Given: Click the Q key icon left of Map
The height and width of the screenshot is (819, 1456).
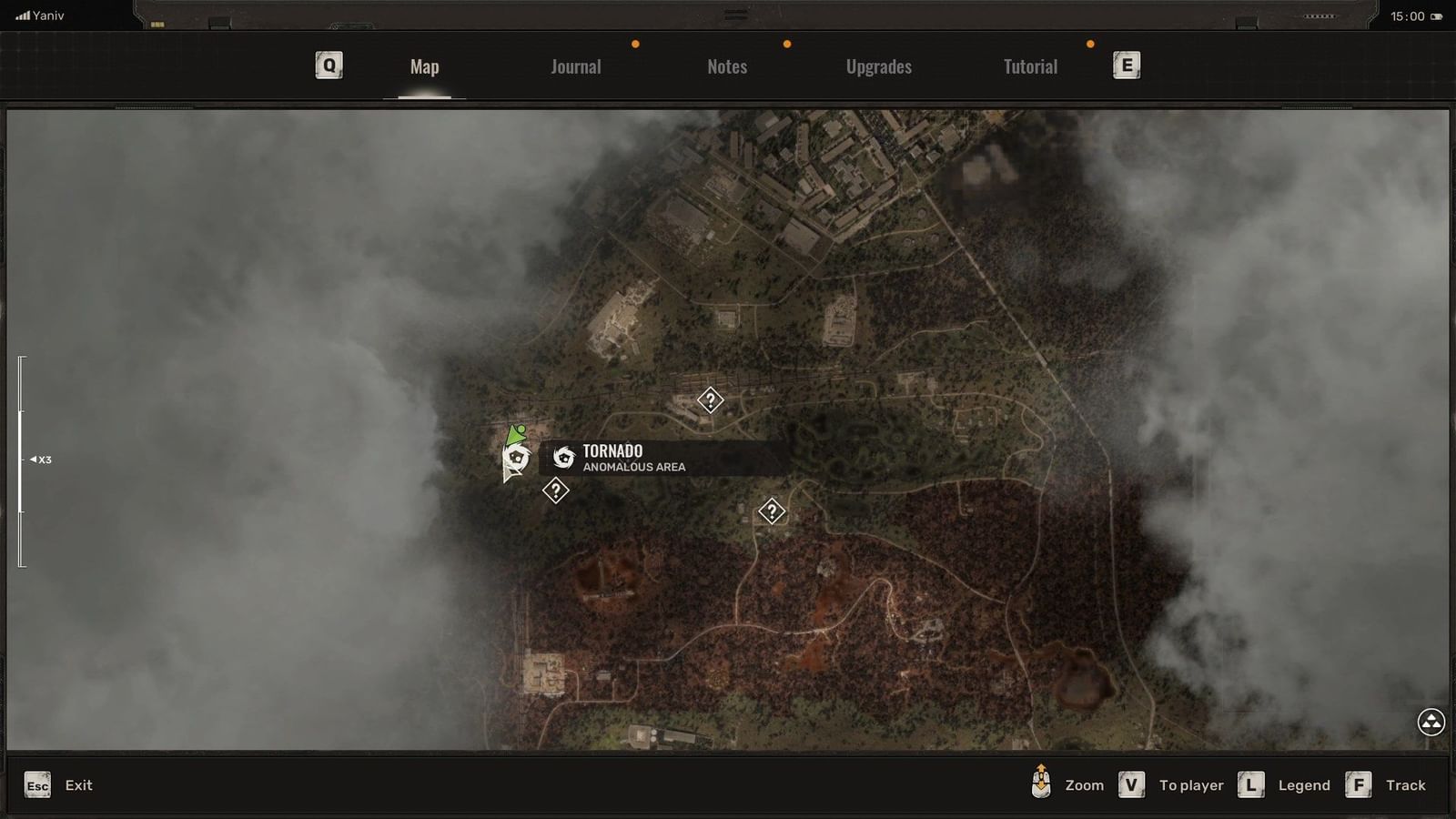Looking at the screenshot, I should coord(328,65).
